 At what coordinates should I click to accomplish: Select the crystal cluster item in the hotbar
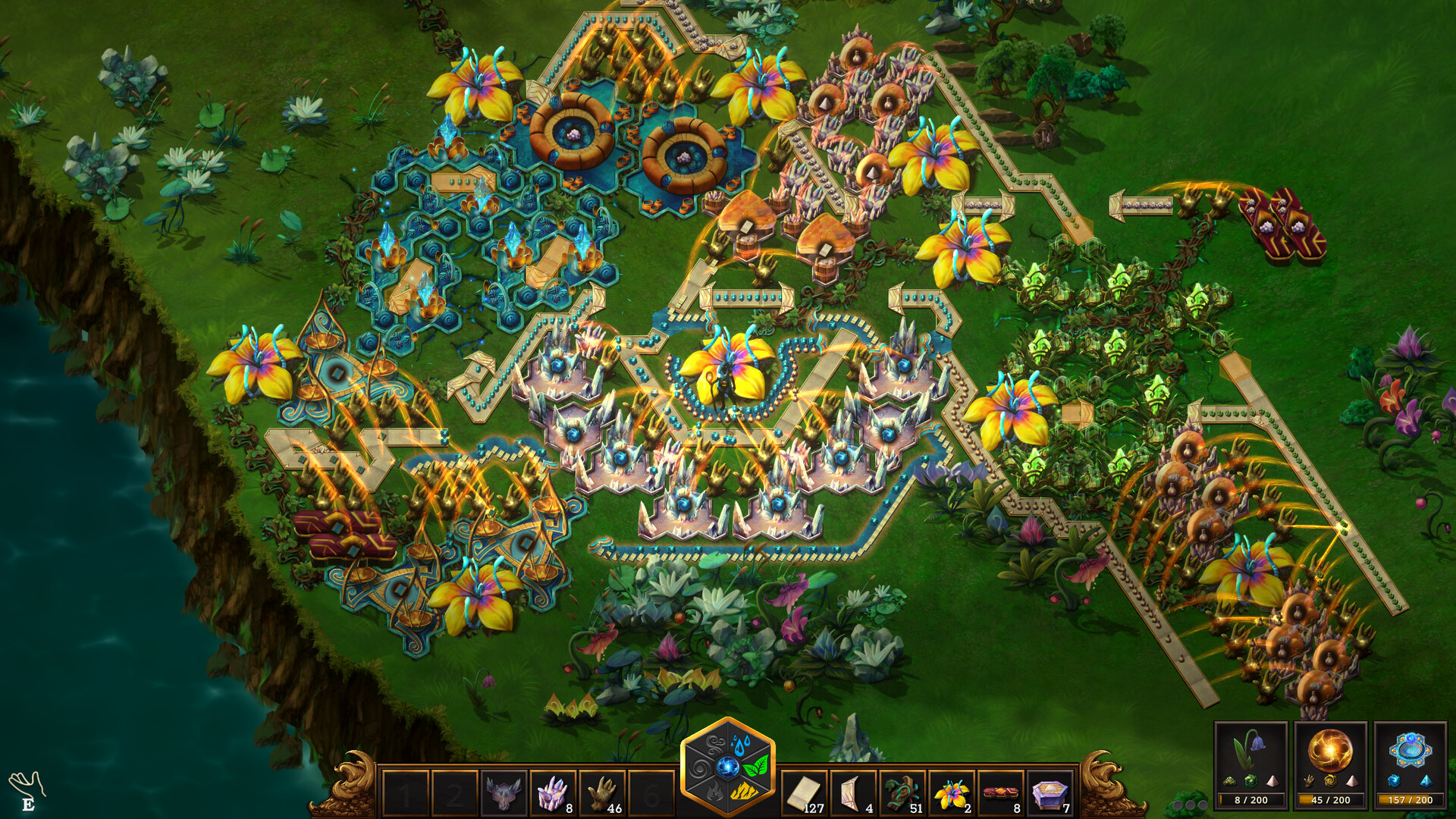point(554,792)
